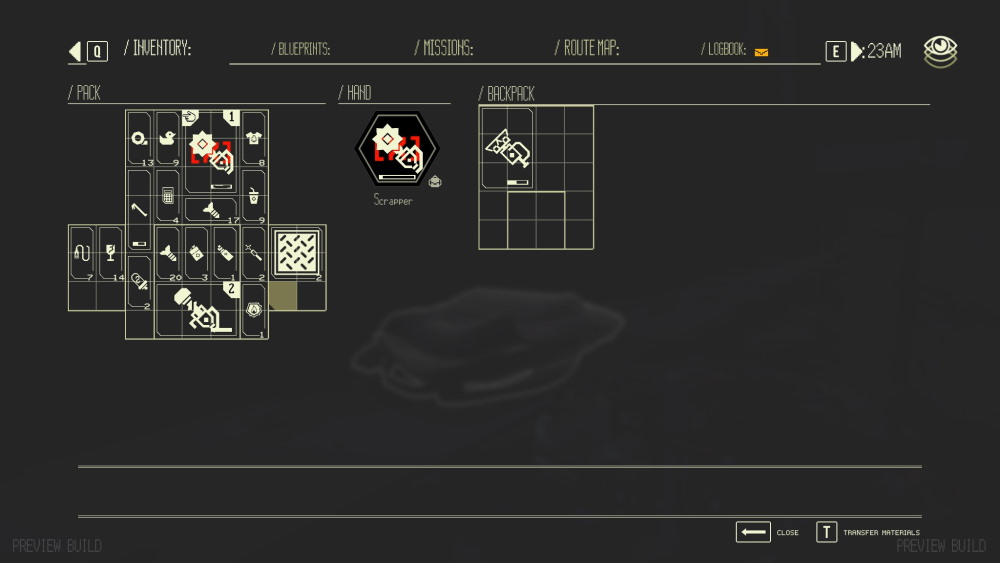Select the t-shirt item stack
The image size is (1000, 563).
253,139
